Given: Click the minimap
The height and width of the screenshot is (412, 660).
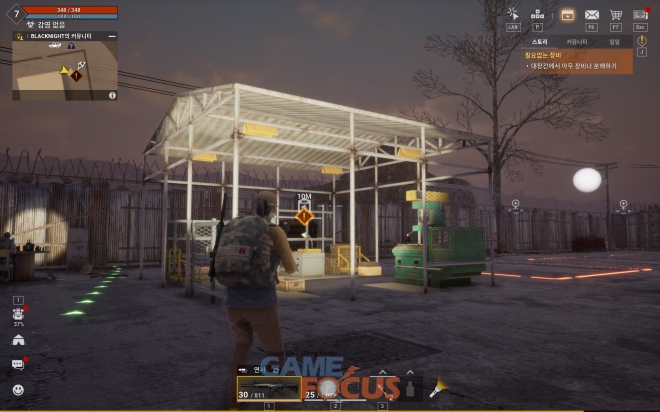Looking at the screenshot, I should [x=65, y=70].
